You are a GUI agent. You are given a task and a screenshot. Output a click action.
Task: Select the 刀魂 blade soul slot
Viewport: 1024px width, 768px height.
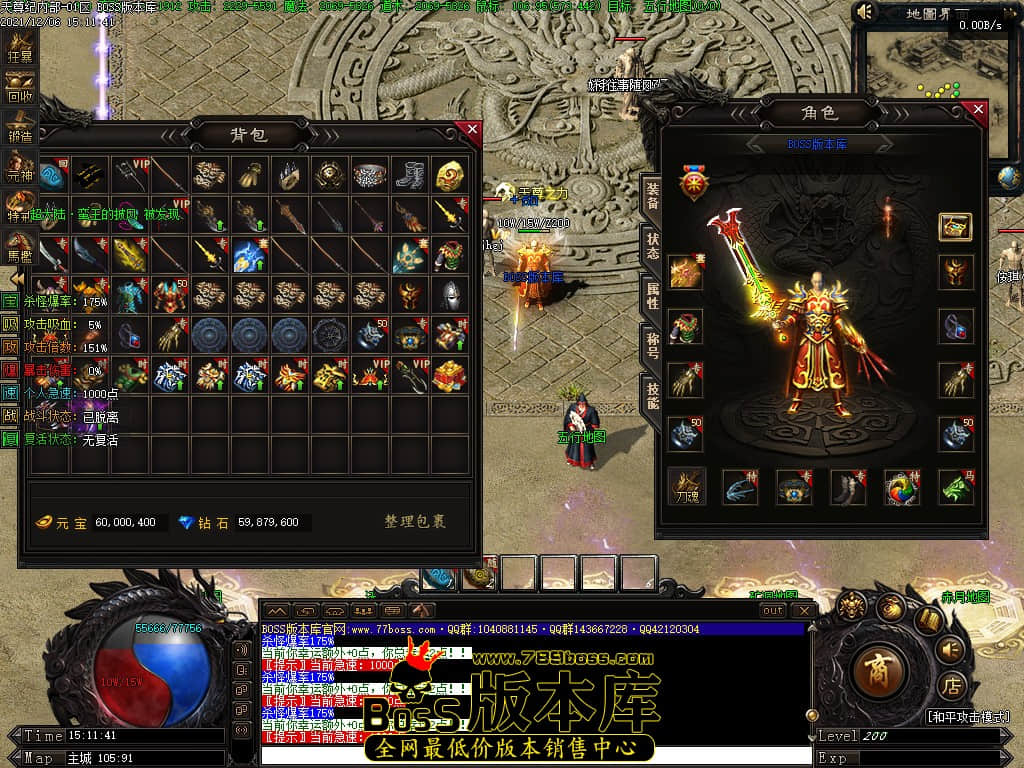[x=687, y=486]
